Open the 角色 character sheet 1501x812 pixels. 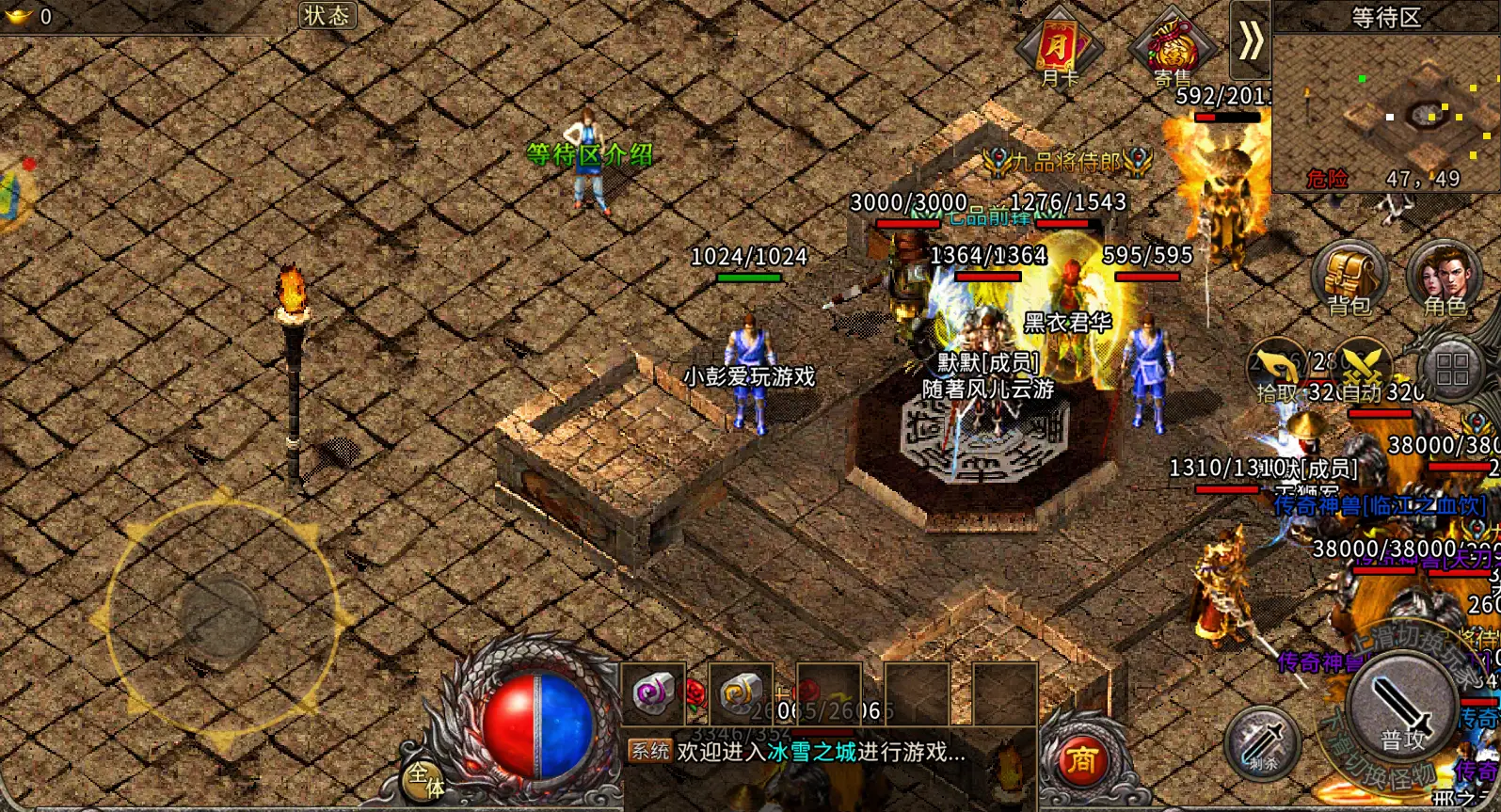[1445, 279]
